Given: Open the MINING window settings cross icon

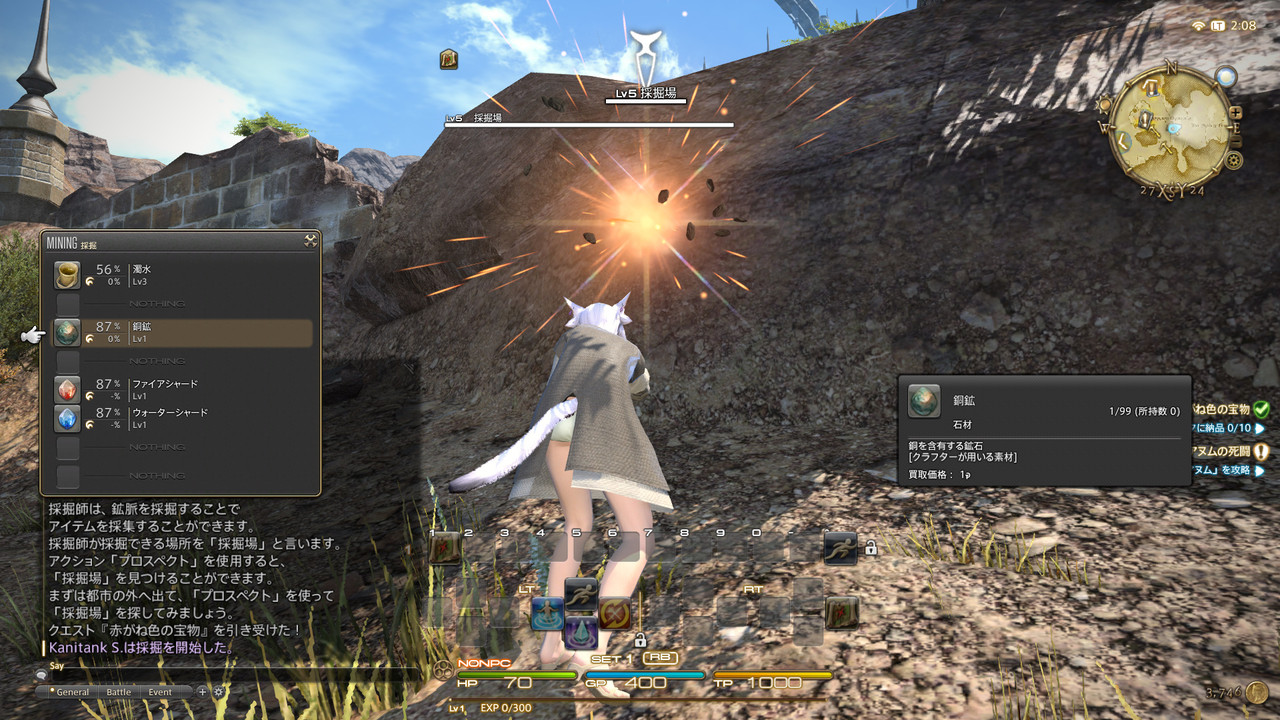Looking at the screenshot, I should [x=310, y=239].
